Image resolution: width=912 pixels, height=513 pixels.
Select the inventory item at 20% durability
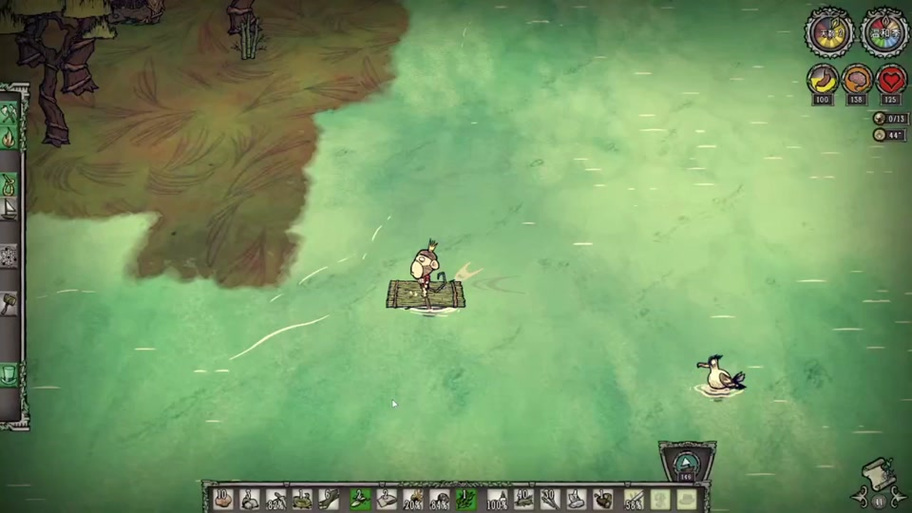click(x=413, y=498)
